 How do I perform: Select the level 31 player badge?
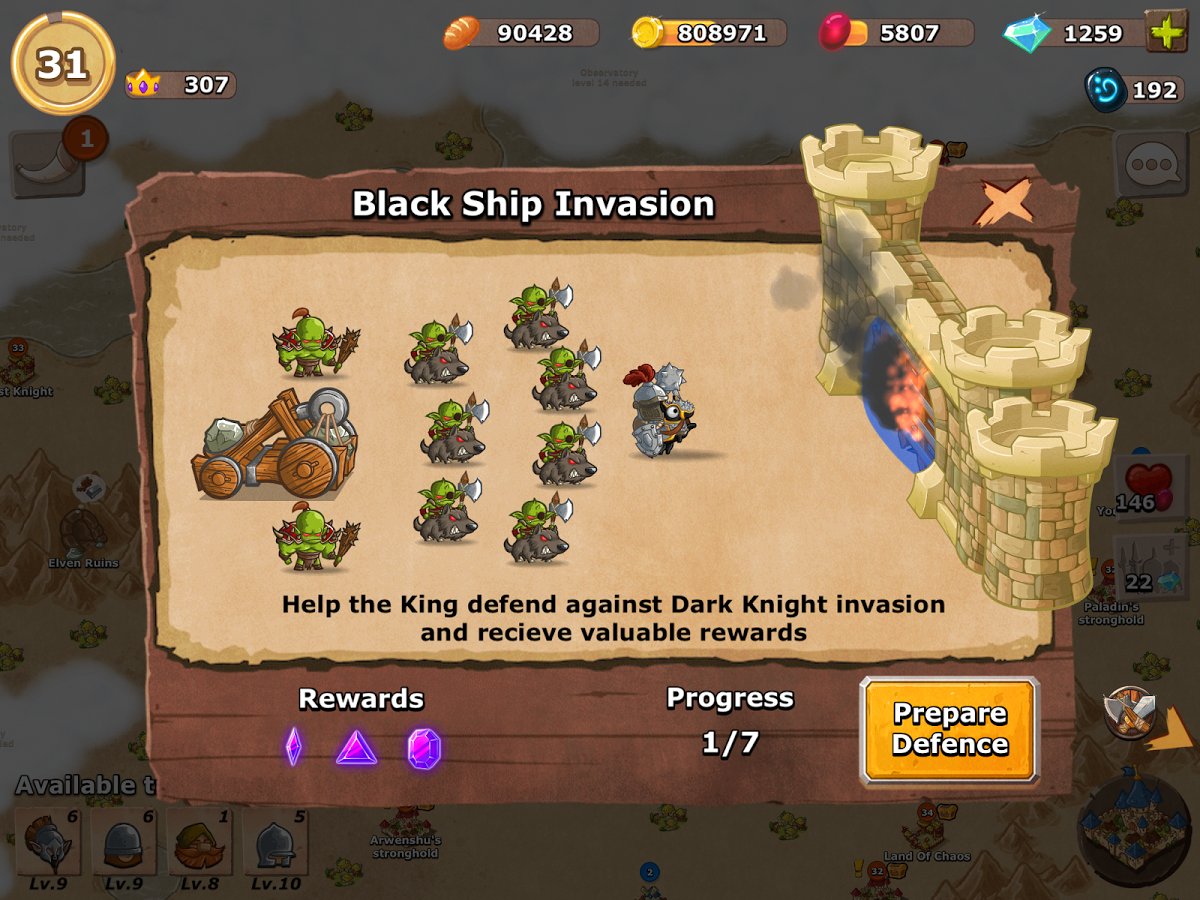pyautogui.click(x=62, y=64)
